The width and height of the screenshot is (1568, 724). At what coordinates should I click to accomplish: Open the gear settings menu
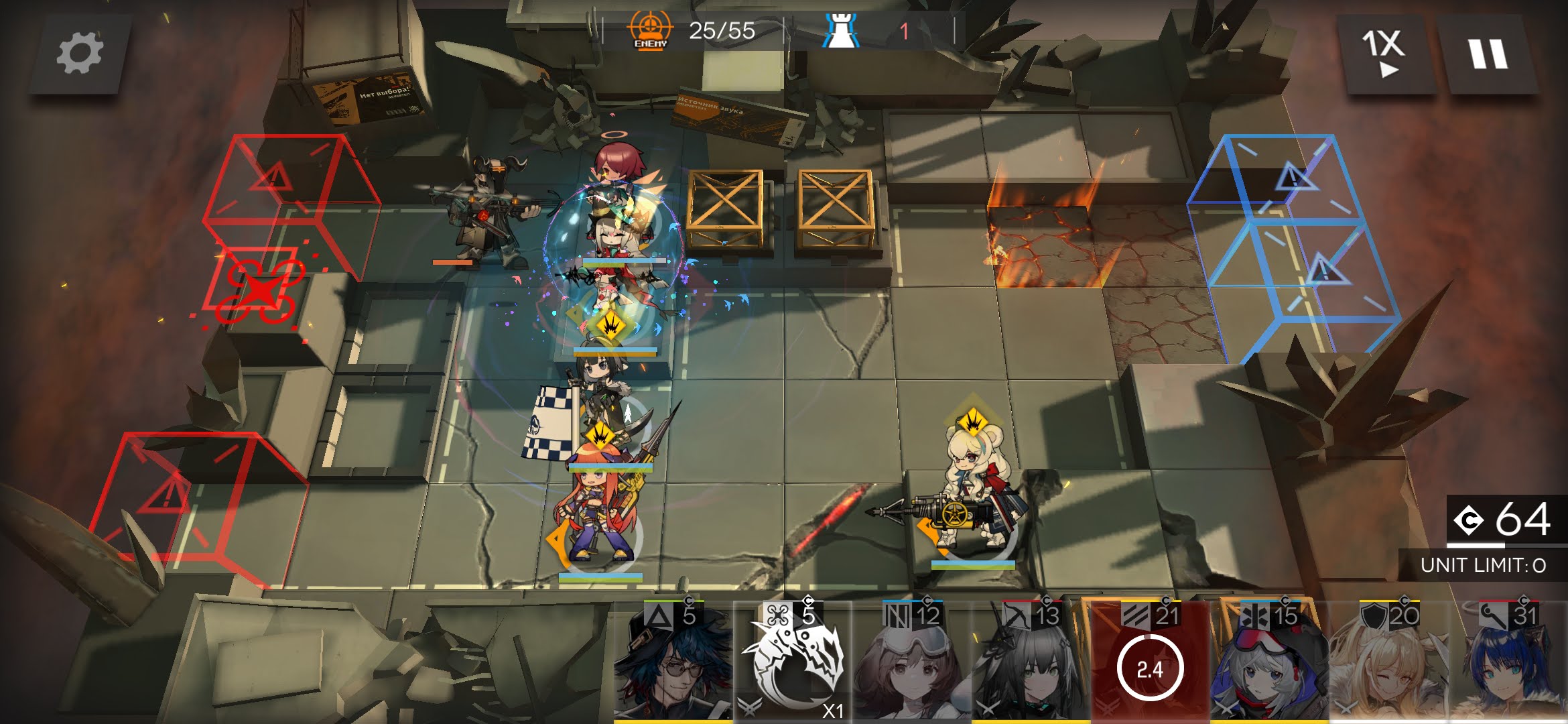(x=80, y=54)
